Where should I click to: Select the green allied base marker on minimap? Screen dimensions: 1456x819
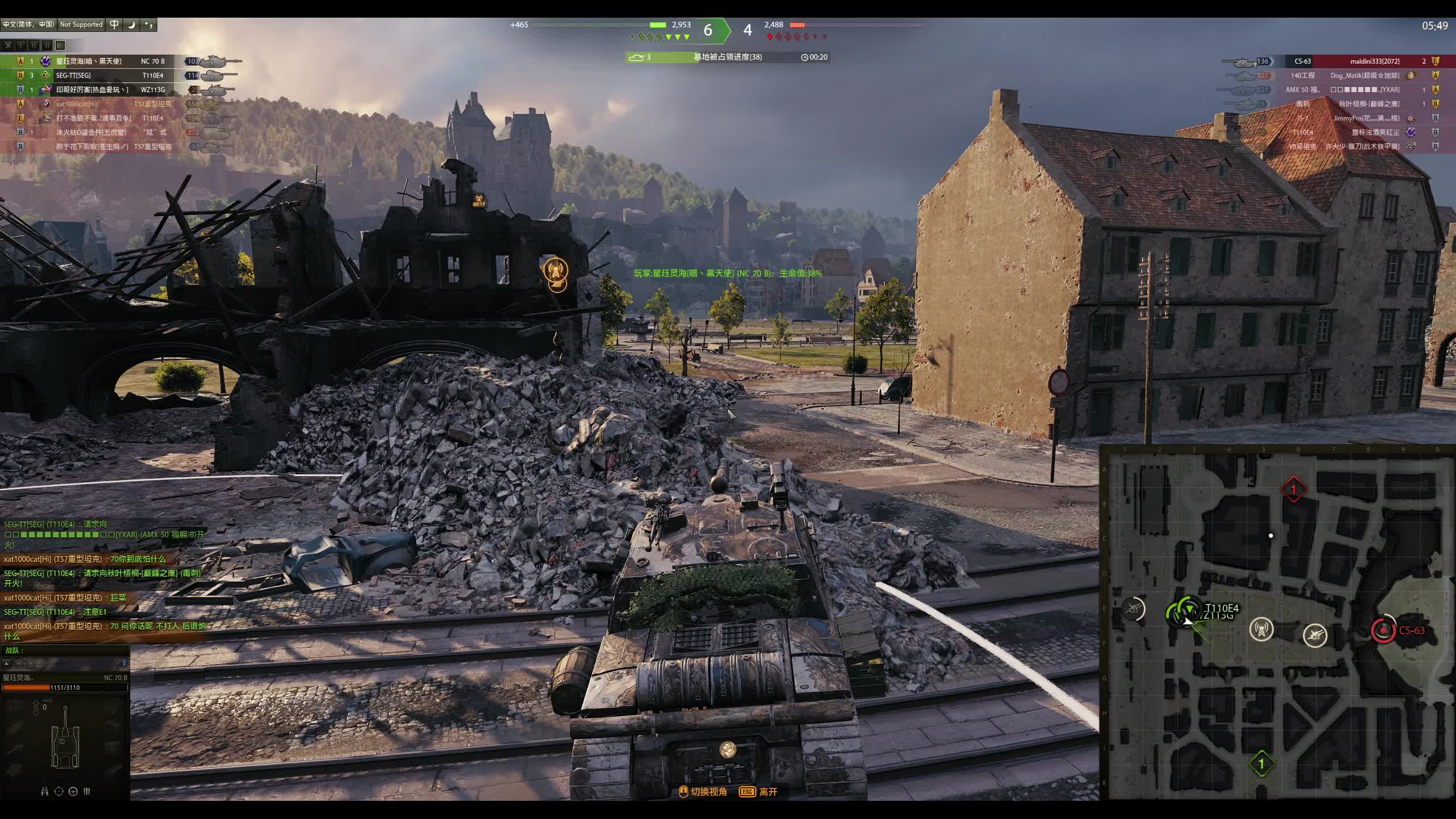pyautogui.click(x=1261, y=763)
